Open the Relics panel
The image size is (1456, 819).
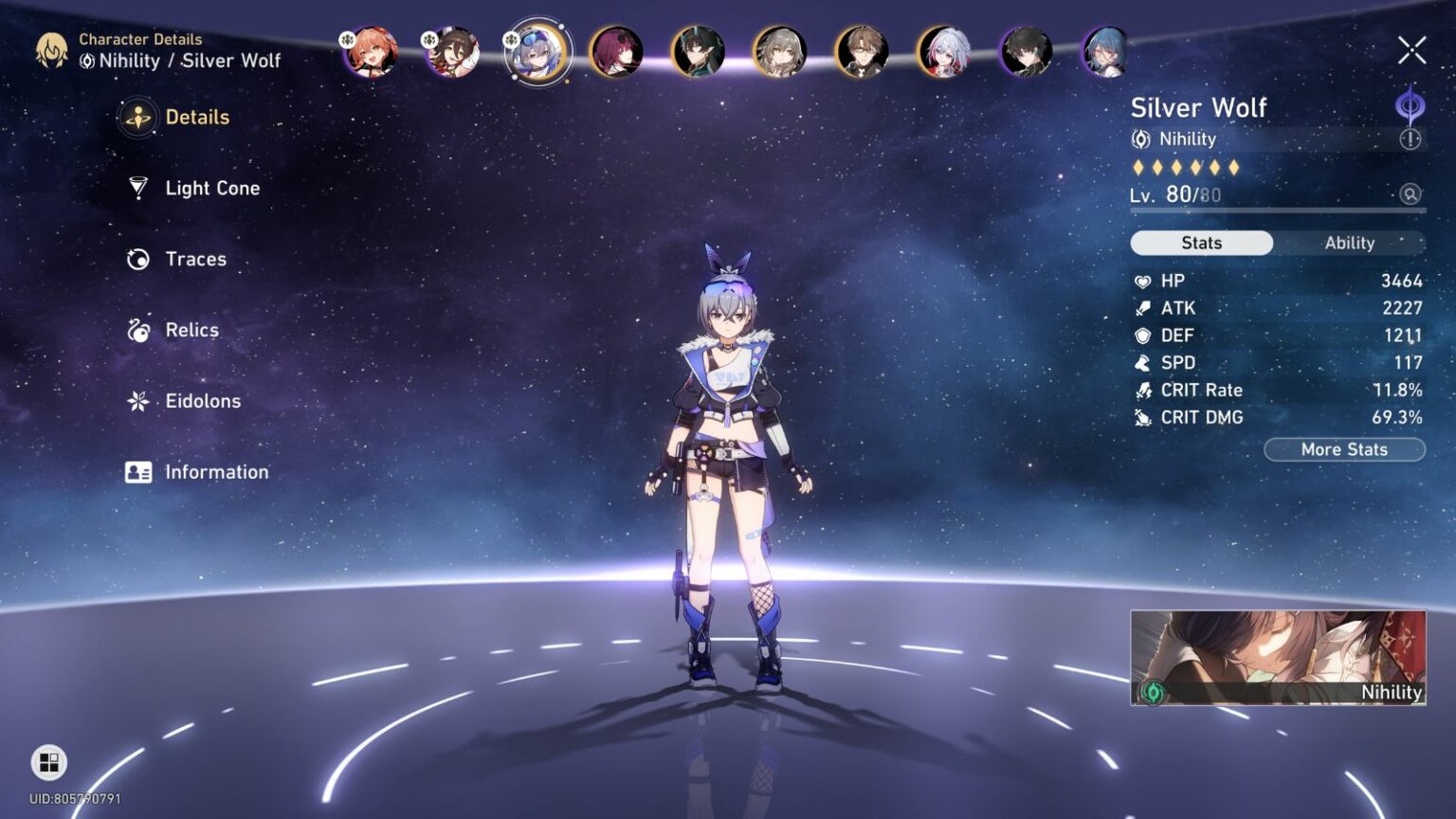[x=191, y=330]
